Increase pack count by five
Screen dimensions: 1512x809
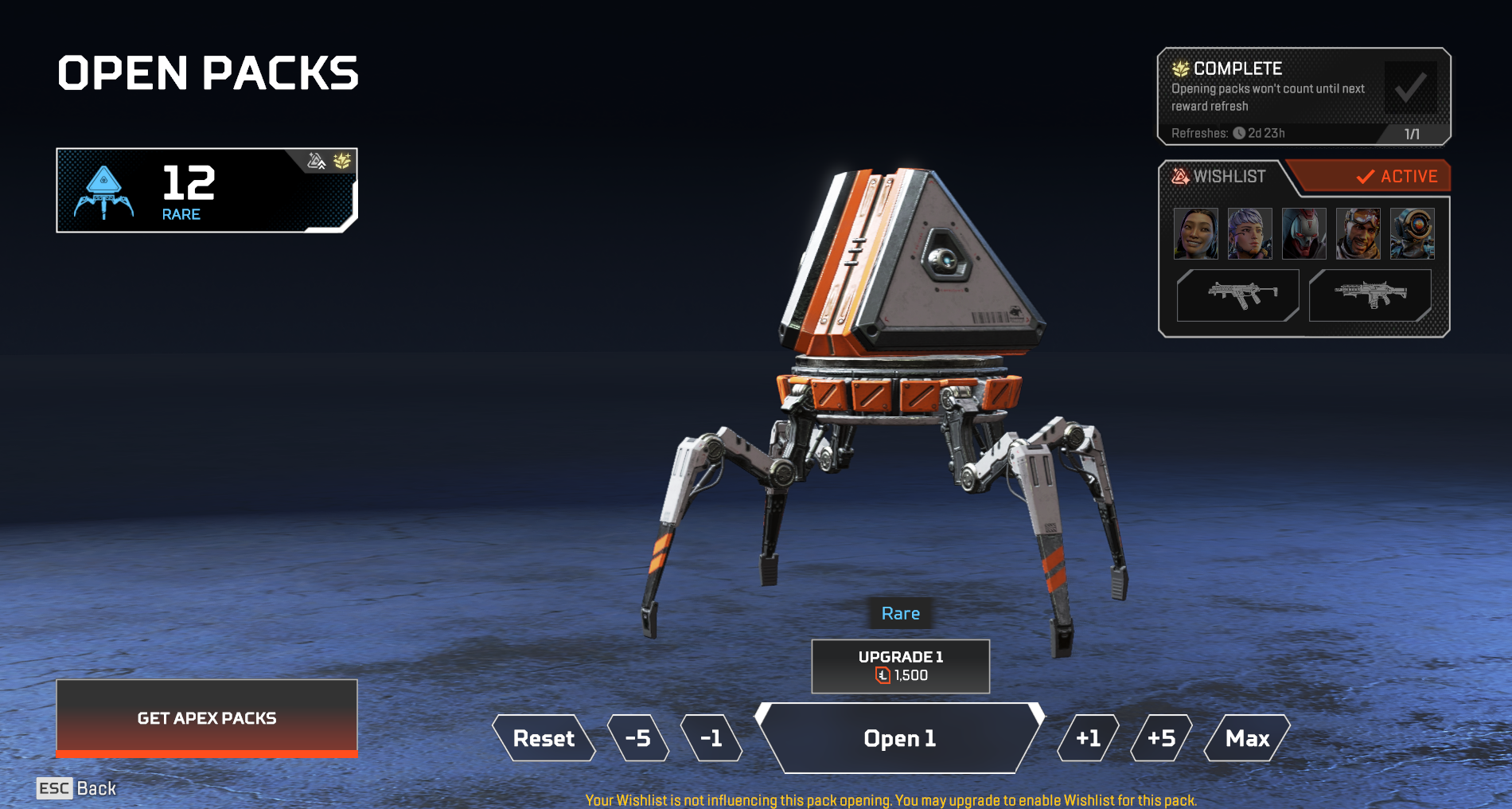pyautogui.click(x=1161, y=738)
